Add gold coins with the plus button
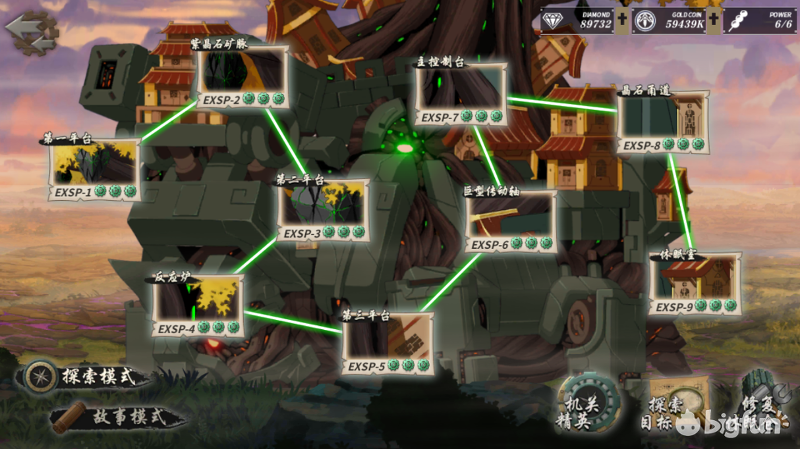Image resolution: width=800 pixels, height=449 pixels. [x=713, y=21]
